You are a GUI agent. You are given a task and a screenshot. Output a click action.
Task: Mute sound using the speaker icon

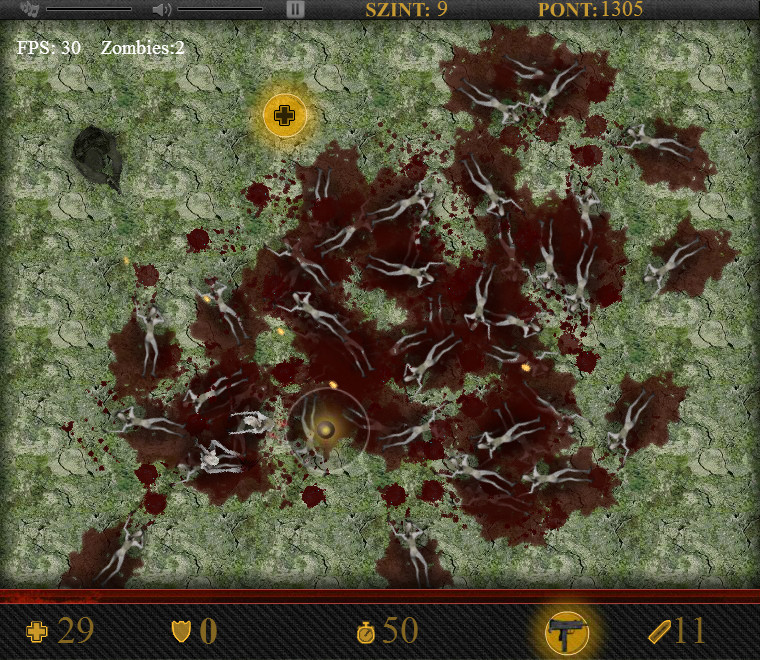[161, 9]
